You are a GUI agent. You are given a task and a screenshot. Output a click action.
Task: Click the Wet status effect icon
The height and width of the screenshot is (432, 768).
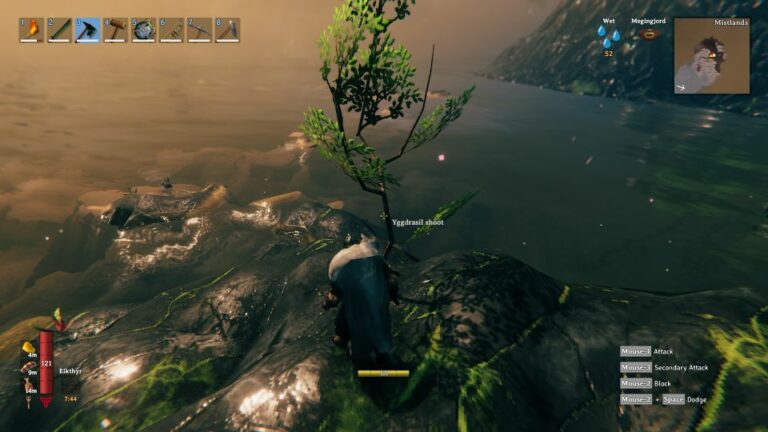608,36
